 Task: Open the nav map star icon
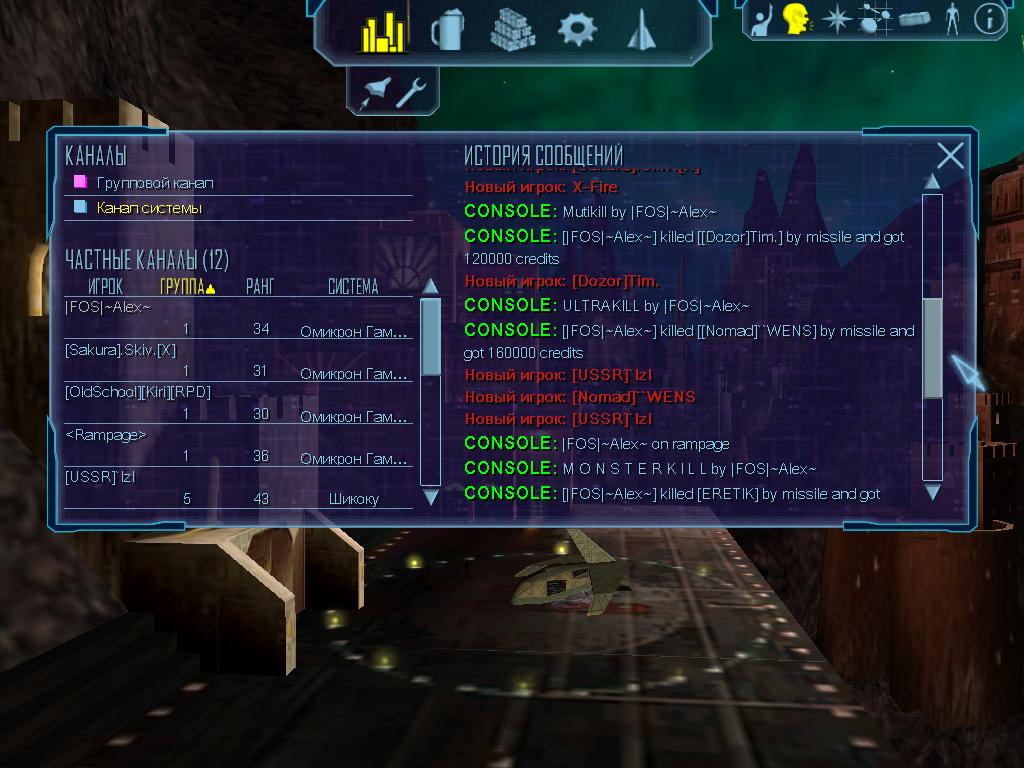pos(835,19)
